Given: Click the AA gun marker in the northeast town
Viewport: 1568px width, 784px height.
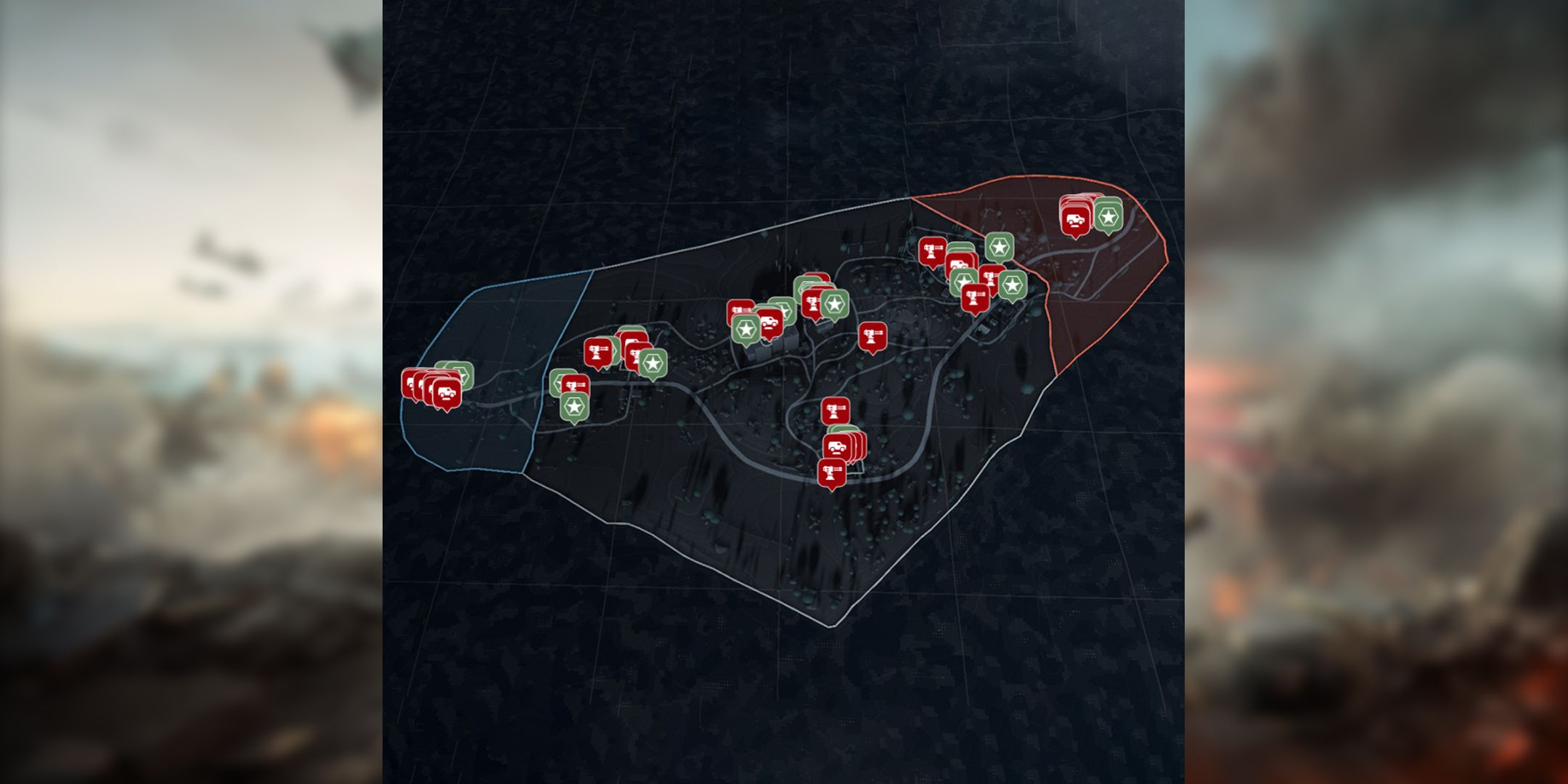Looking at the screenshot, I should tap(932, 250).
